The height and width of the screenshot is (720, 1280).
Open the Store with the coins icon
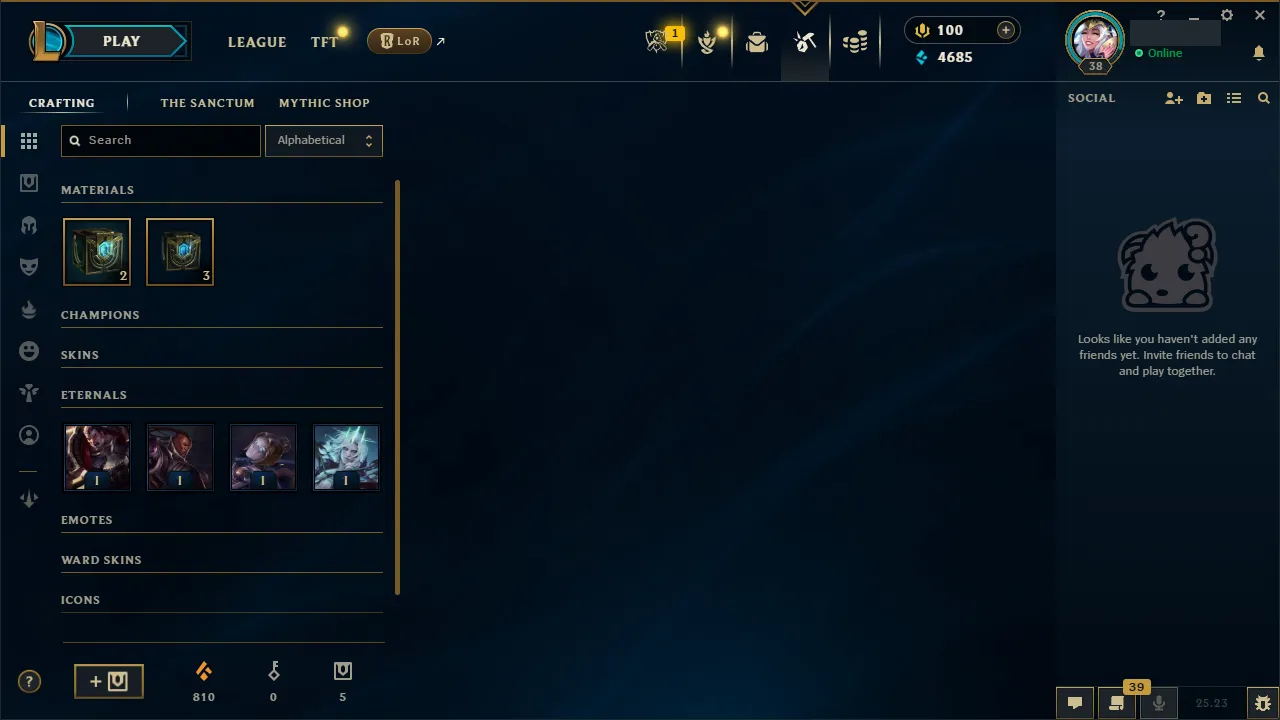click(855, 41)
